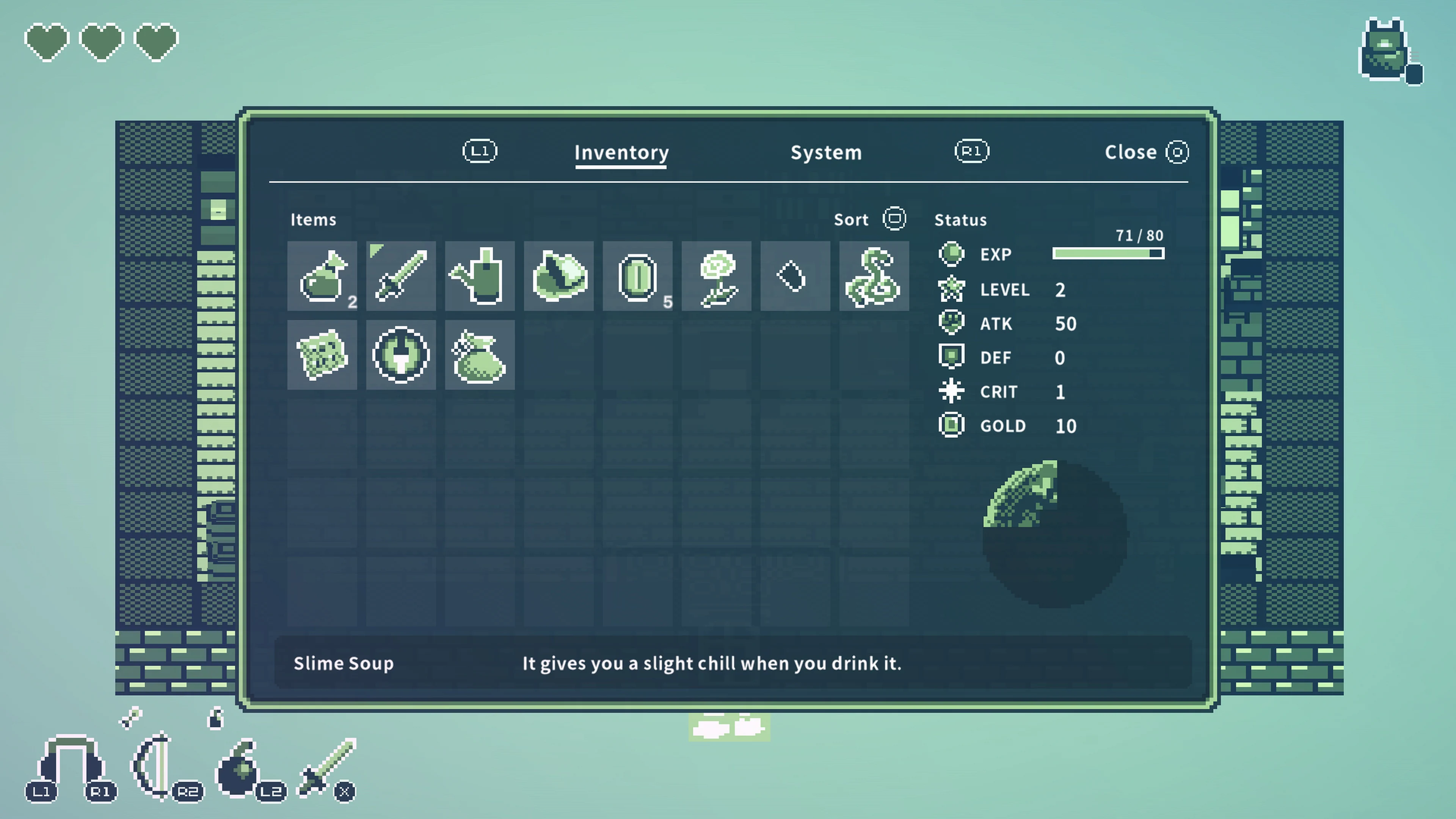Select the Slime Soup item
The image size is (1456, 819).
tap(323, 276)
